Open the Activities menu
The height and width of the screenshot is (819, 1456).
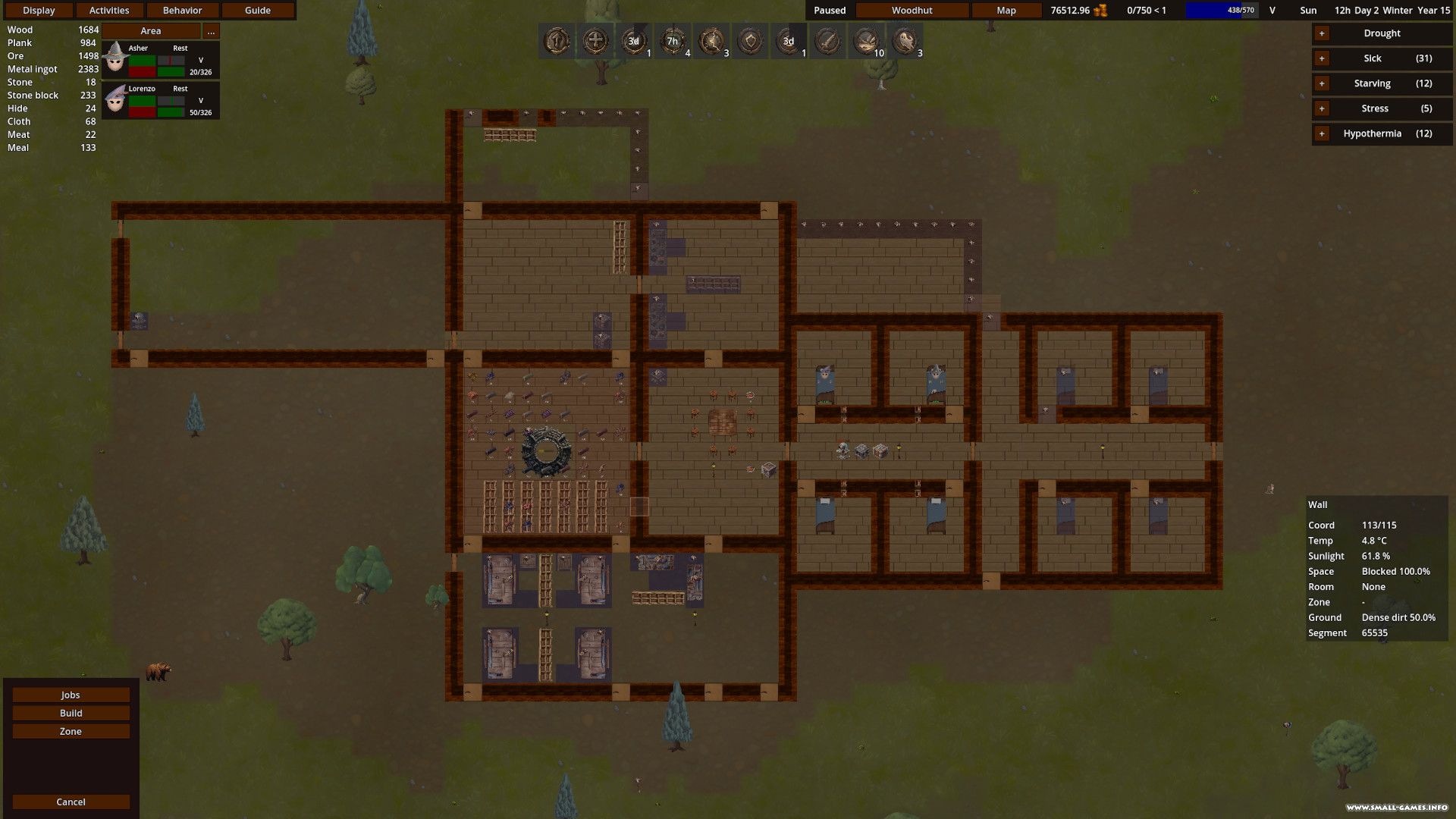tap(109, 11)
